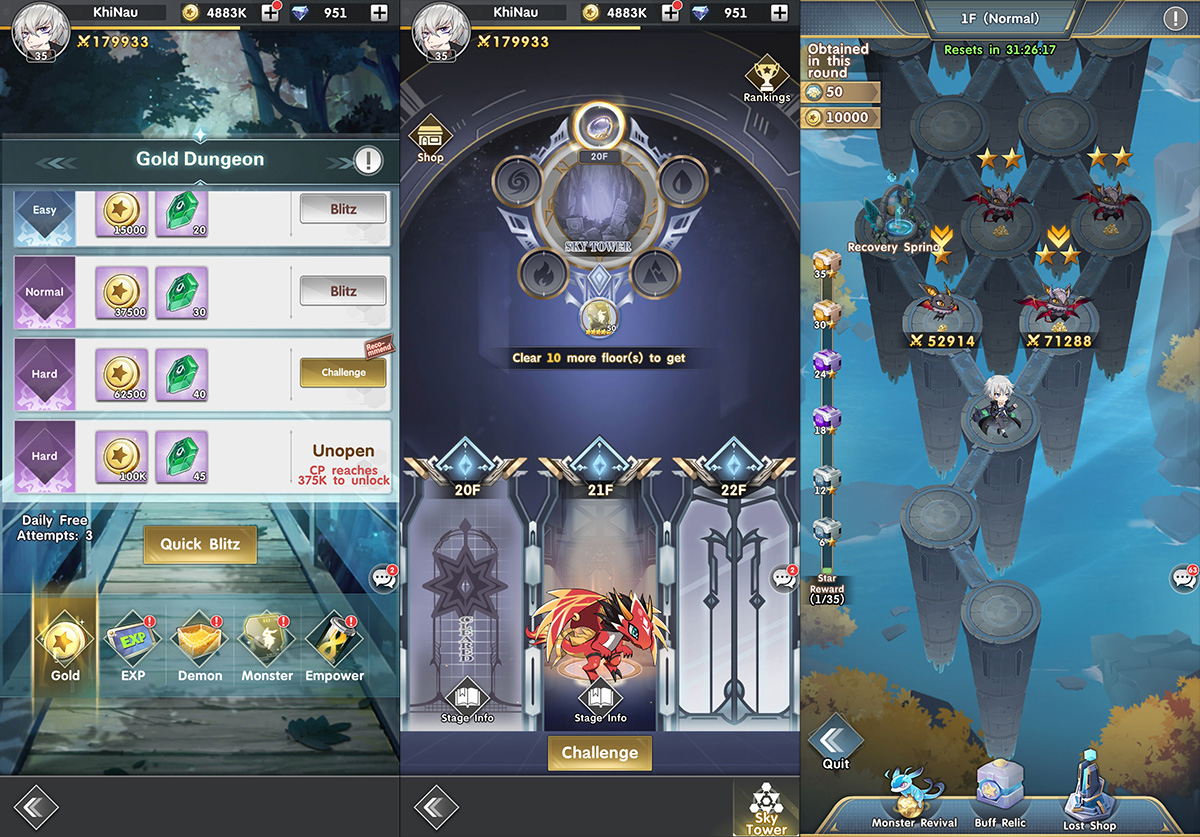1200x837 pixels.
Task: View the Sky Tower Rankings
Action: 767,77
